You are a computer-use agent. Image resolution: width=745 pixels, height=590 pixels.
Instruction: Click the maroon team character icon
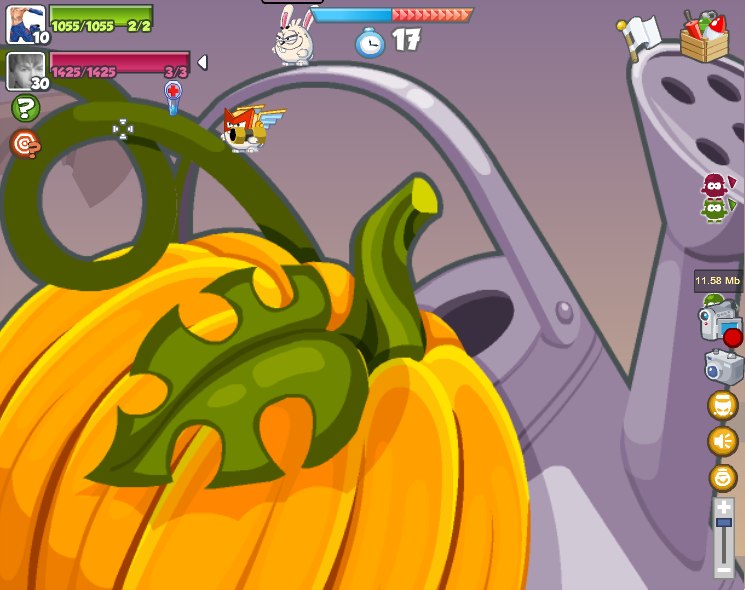point(714,185)
